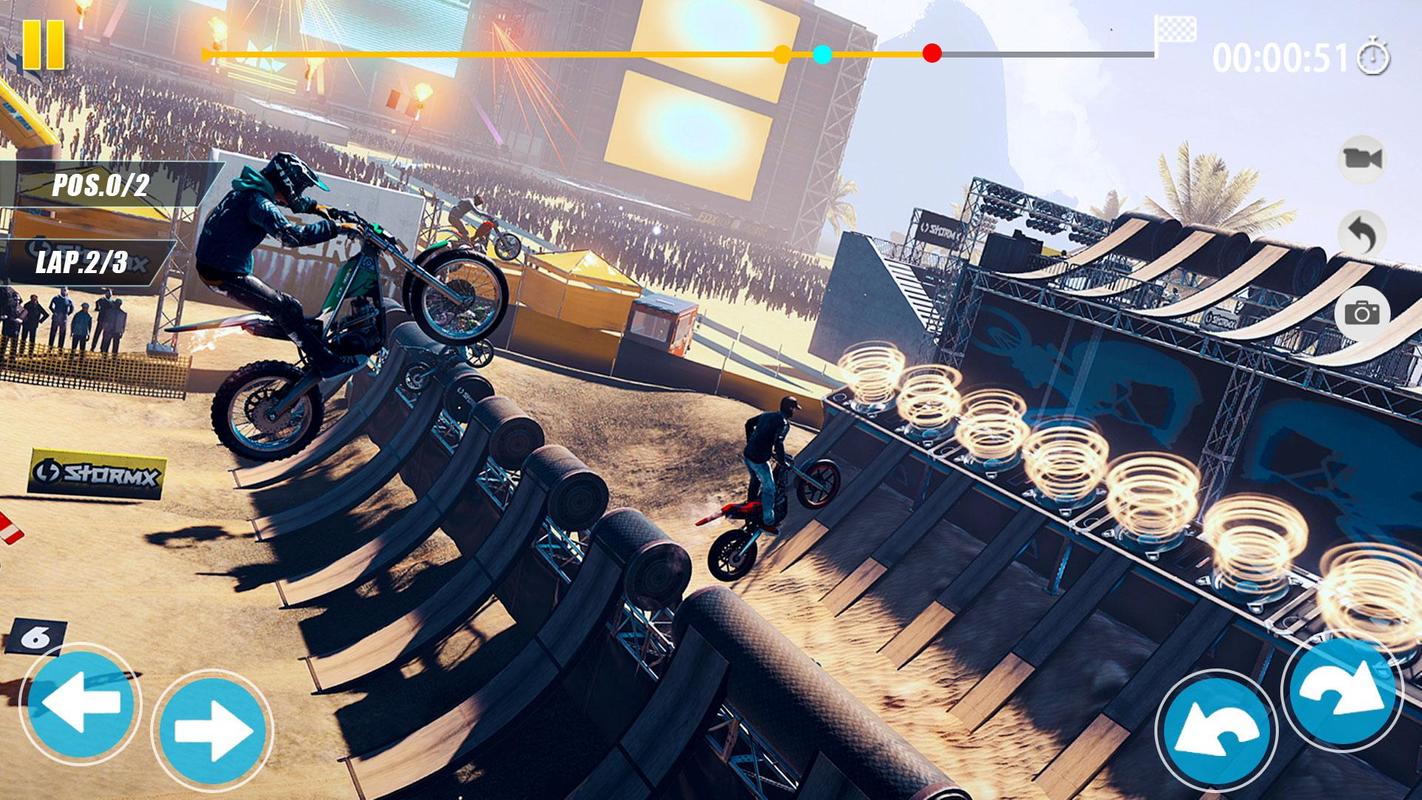
Task: Lean the bike backward with the counter-clockwise arrow button
Action: pos(1216,730)
